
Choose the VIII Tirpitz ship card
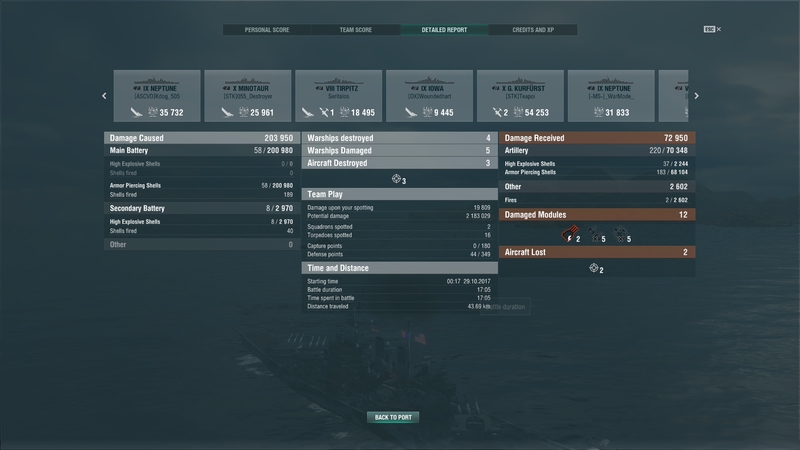coord(338,96)
